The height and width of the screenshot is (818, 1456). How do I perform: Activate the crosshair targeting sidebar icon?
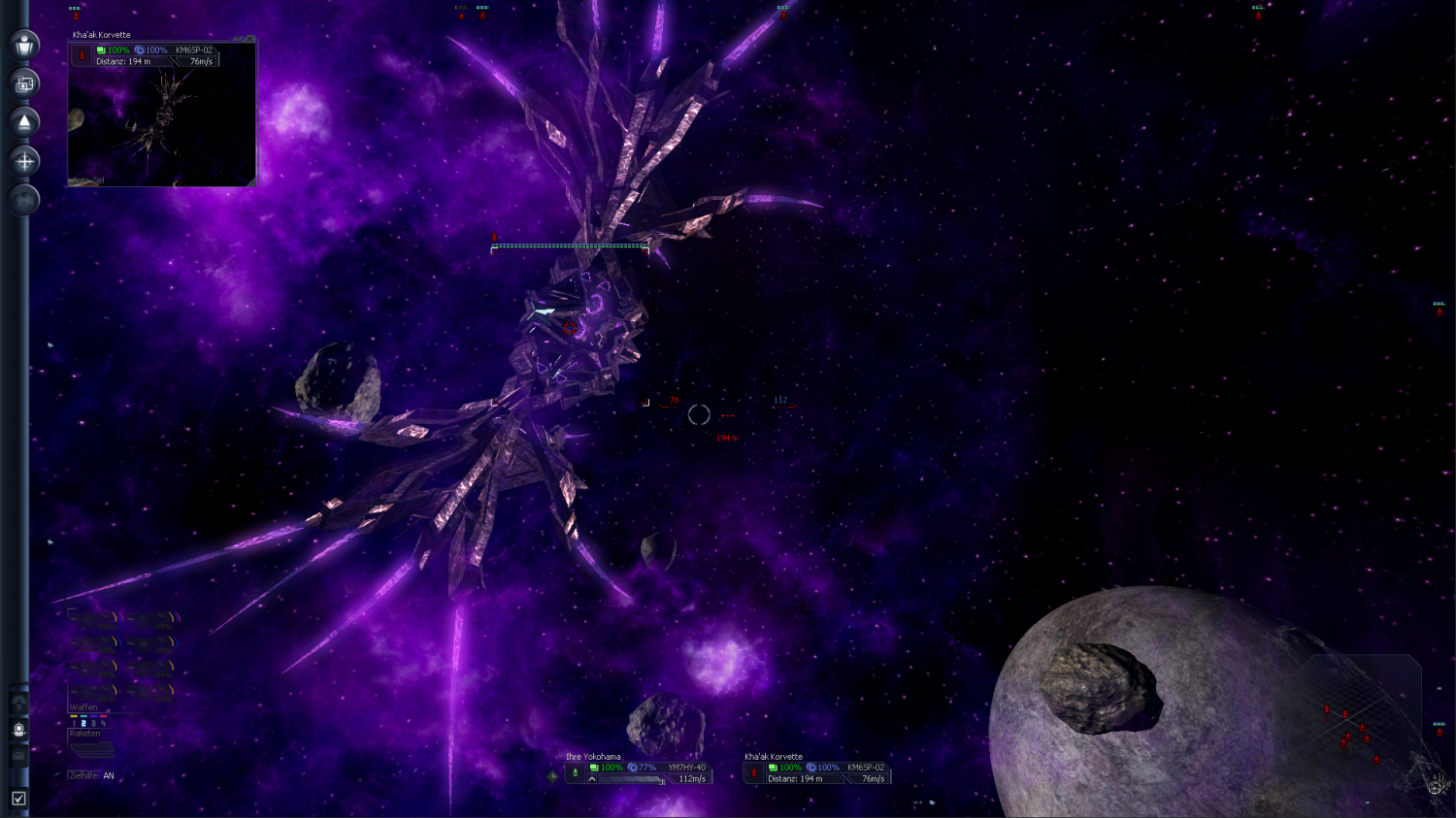pos(24,161)
